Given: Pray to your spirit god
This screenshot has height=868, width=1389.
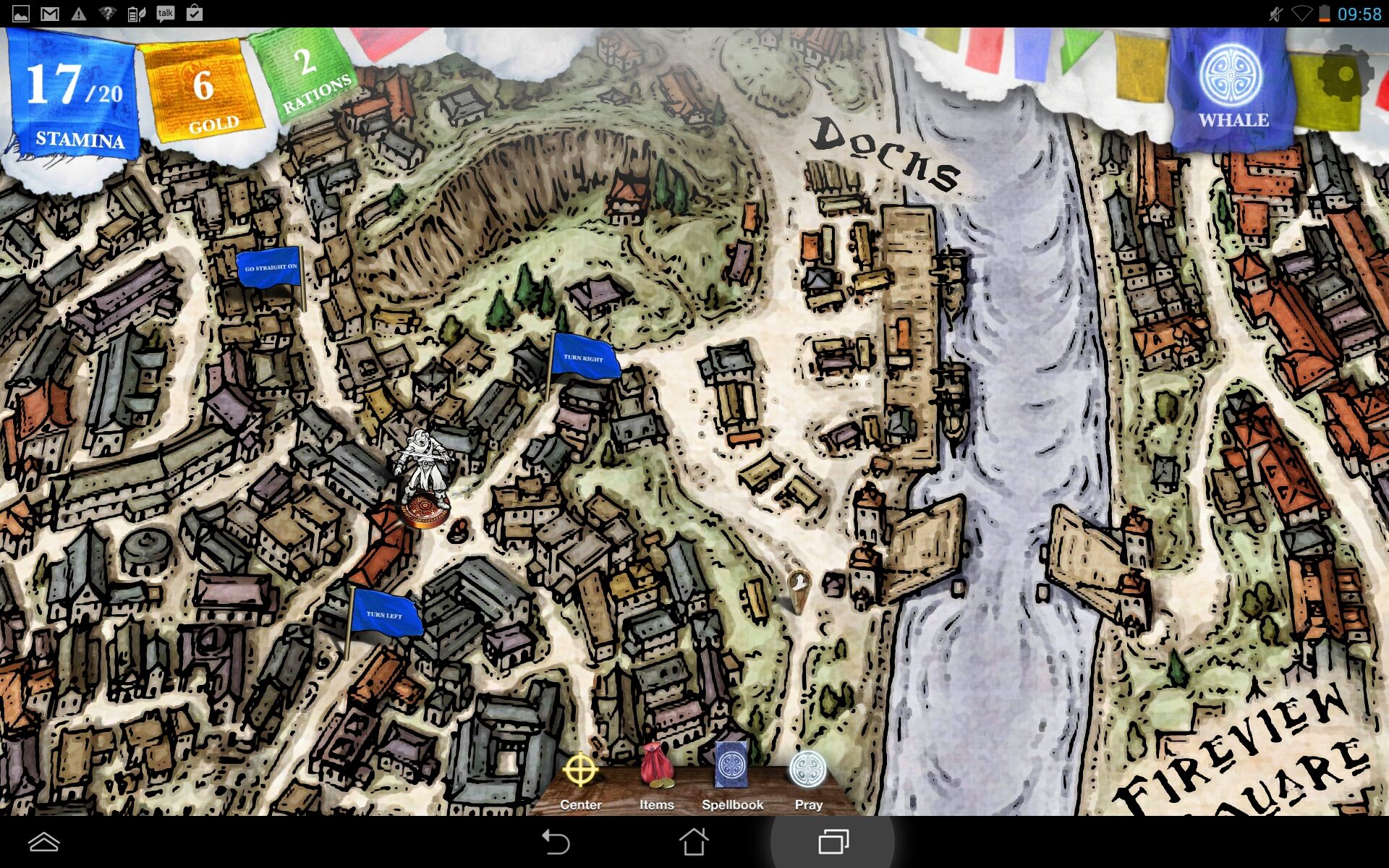Looking at the screenshot, I should [808, 780].
